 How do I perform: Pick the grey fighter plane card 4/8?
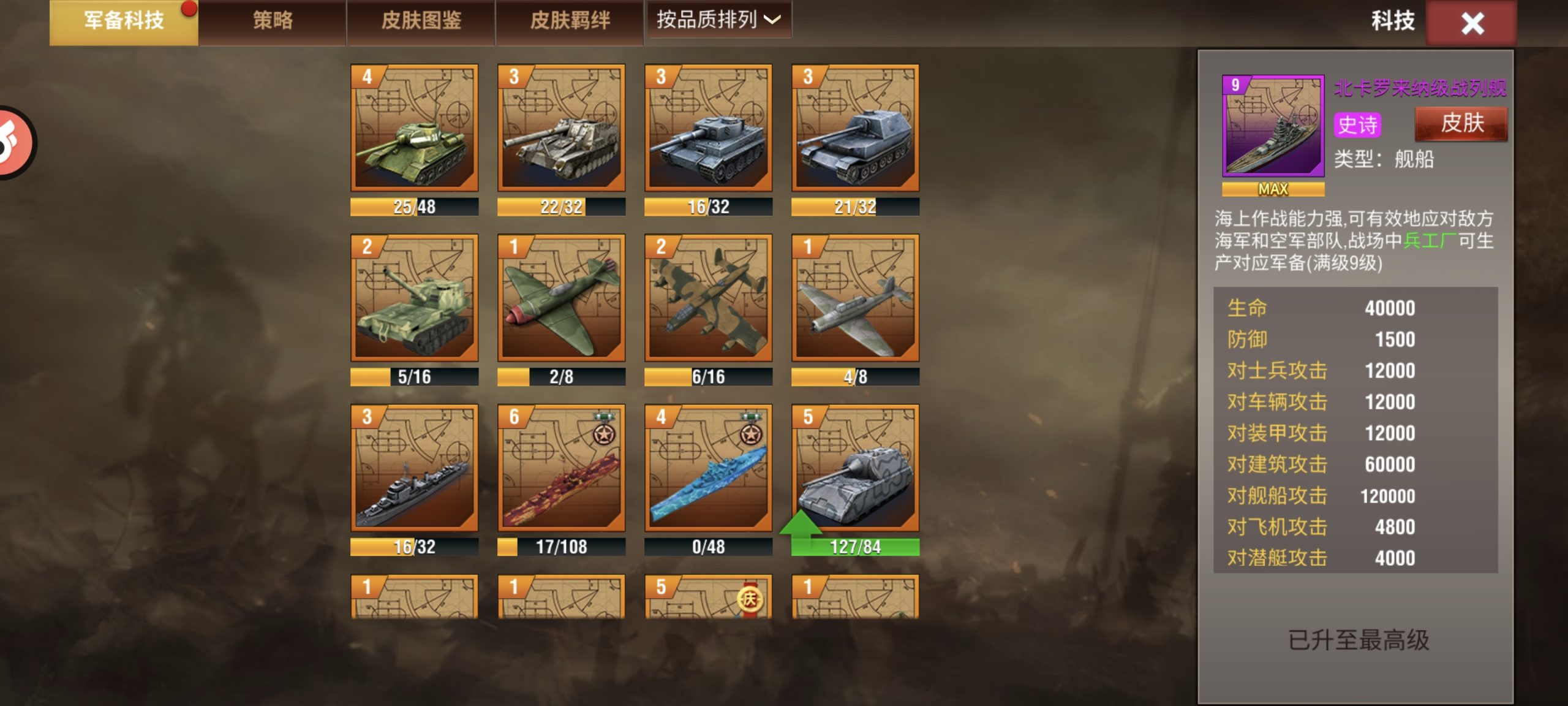click(x=855, y=298)
